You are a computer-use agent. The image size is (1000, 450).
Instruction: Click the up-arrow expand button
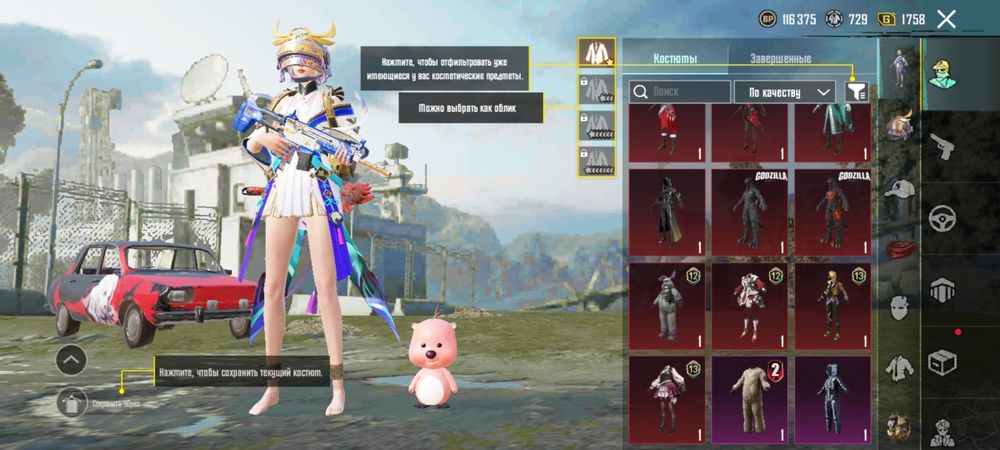point(70,360)
